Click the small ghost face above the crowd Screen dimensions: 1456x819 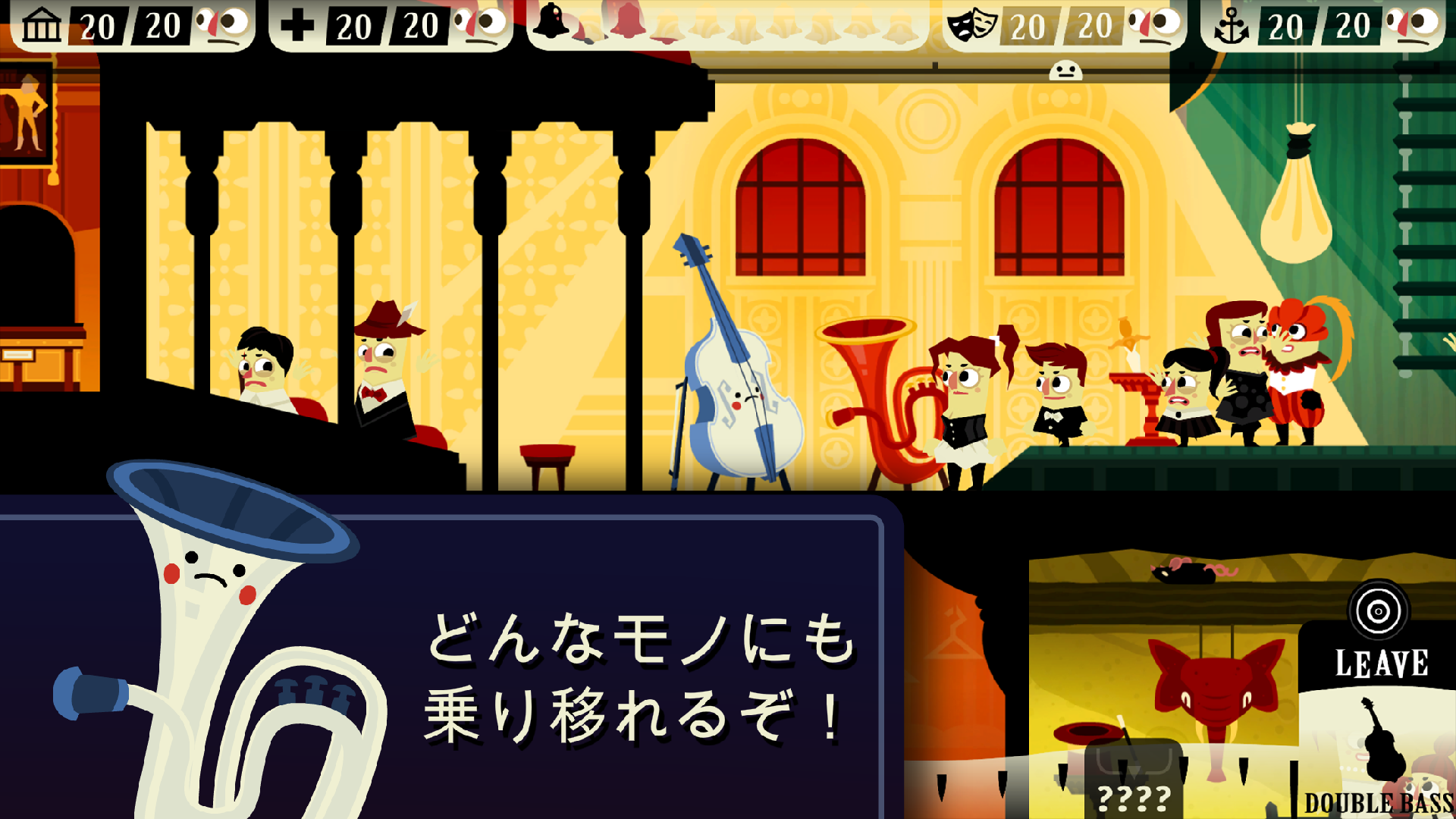pos(1066,71)
